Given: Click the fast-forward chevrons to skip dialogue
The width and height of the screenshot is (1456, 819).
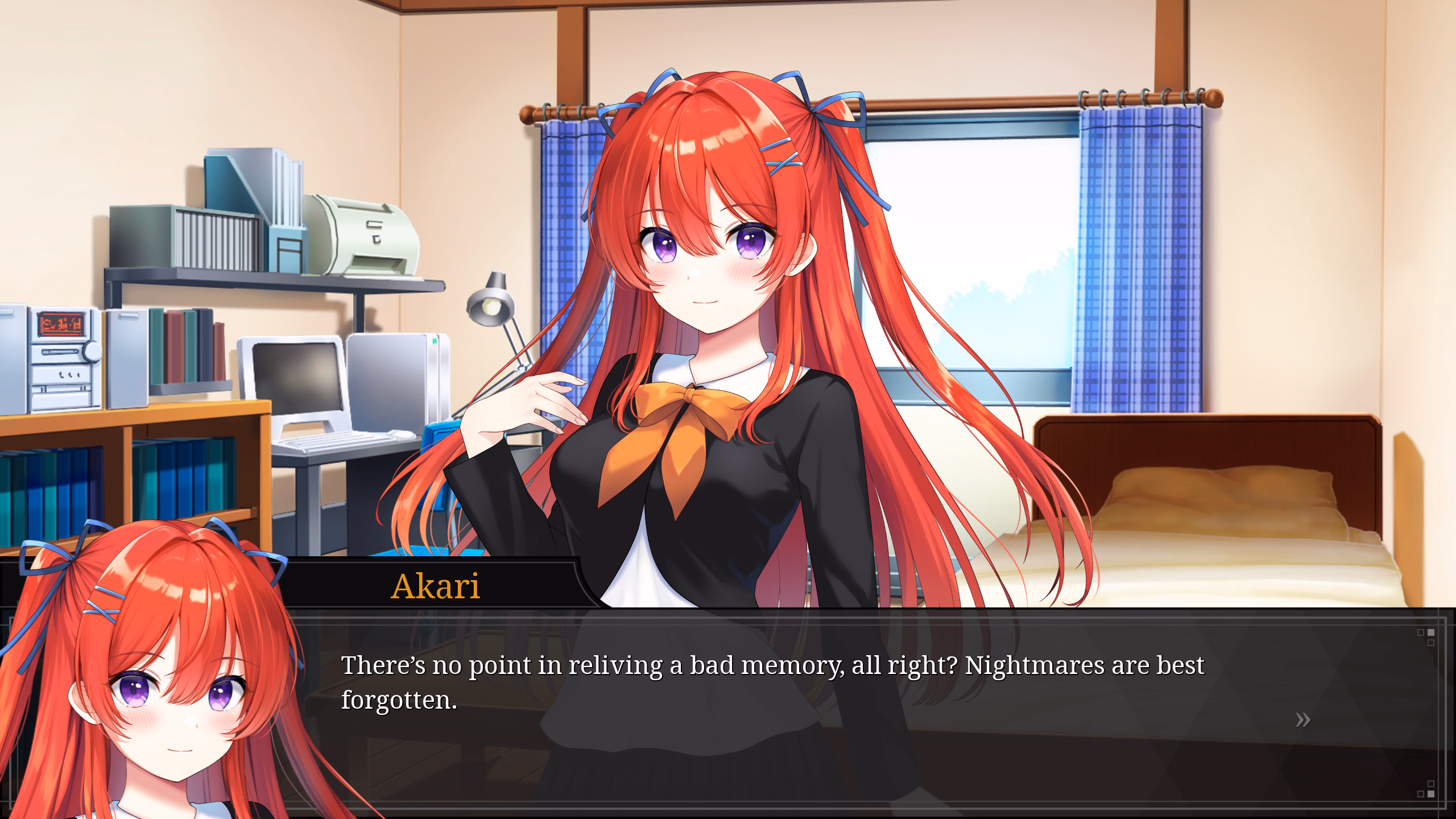Looking at the screenshot, I should click(x=1302, y=719).
